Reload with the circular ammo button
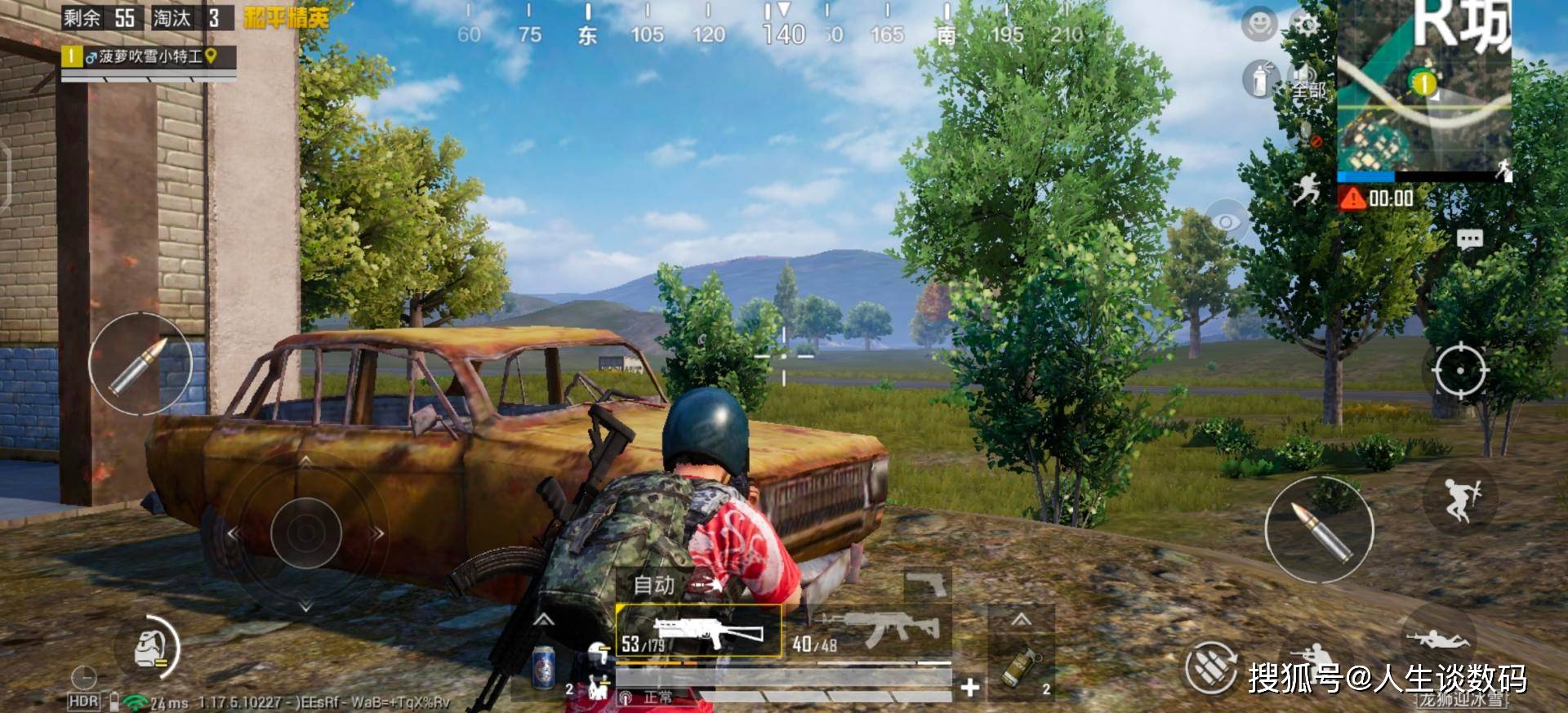 tap(1211, 667)
